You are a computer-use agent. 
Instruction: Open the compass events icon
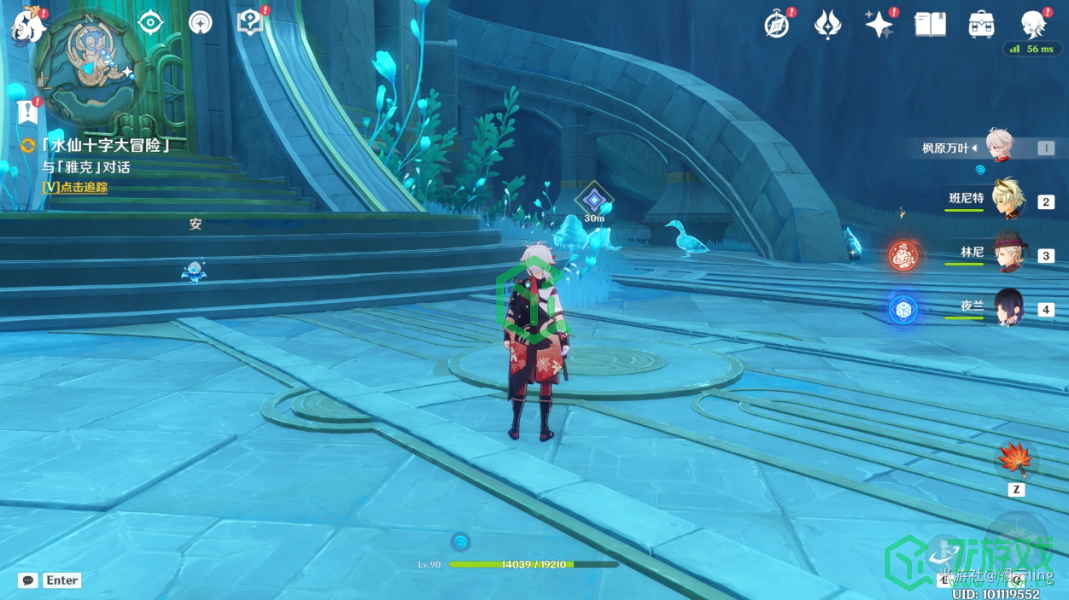(777, 24)
